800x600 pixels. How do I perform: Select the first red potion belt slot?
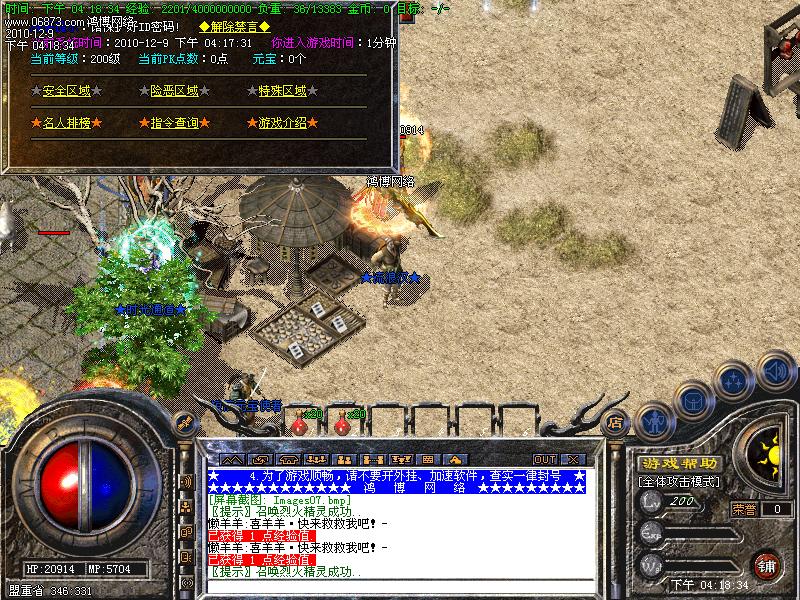[x=298, y=425]
